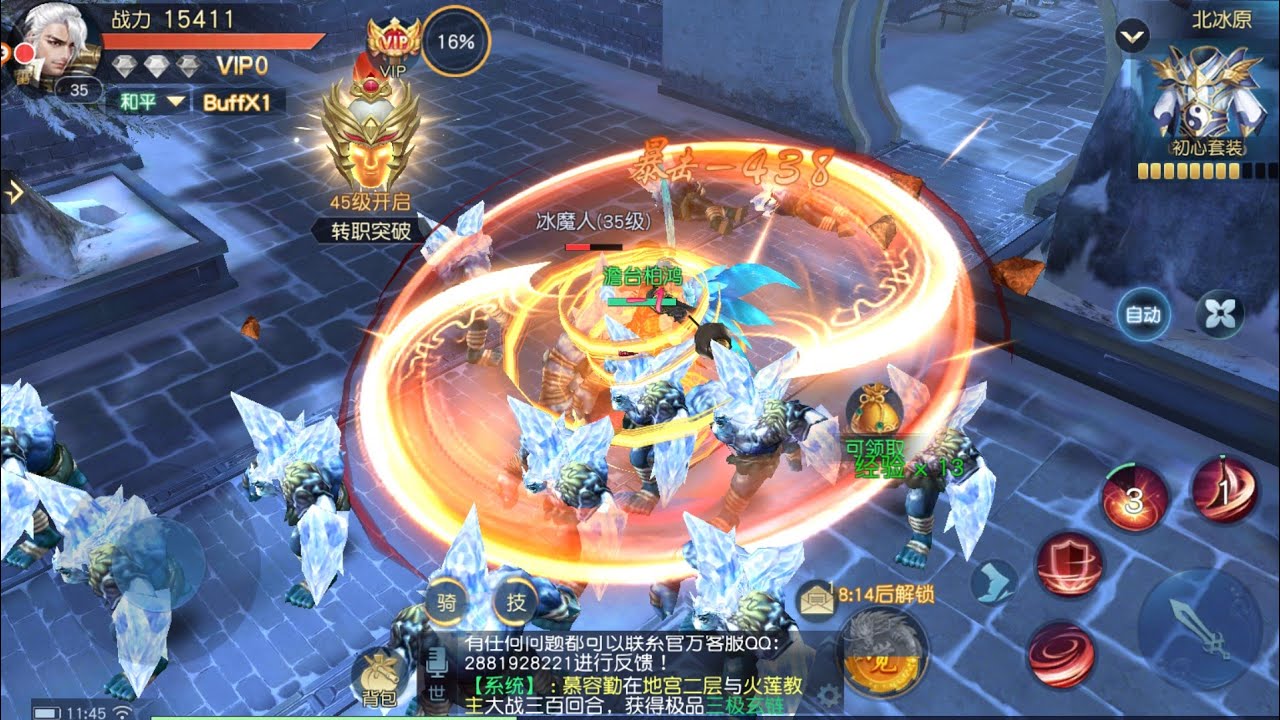Open the 和平 combat mode dropdown

[152, 101]
